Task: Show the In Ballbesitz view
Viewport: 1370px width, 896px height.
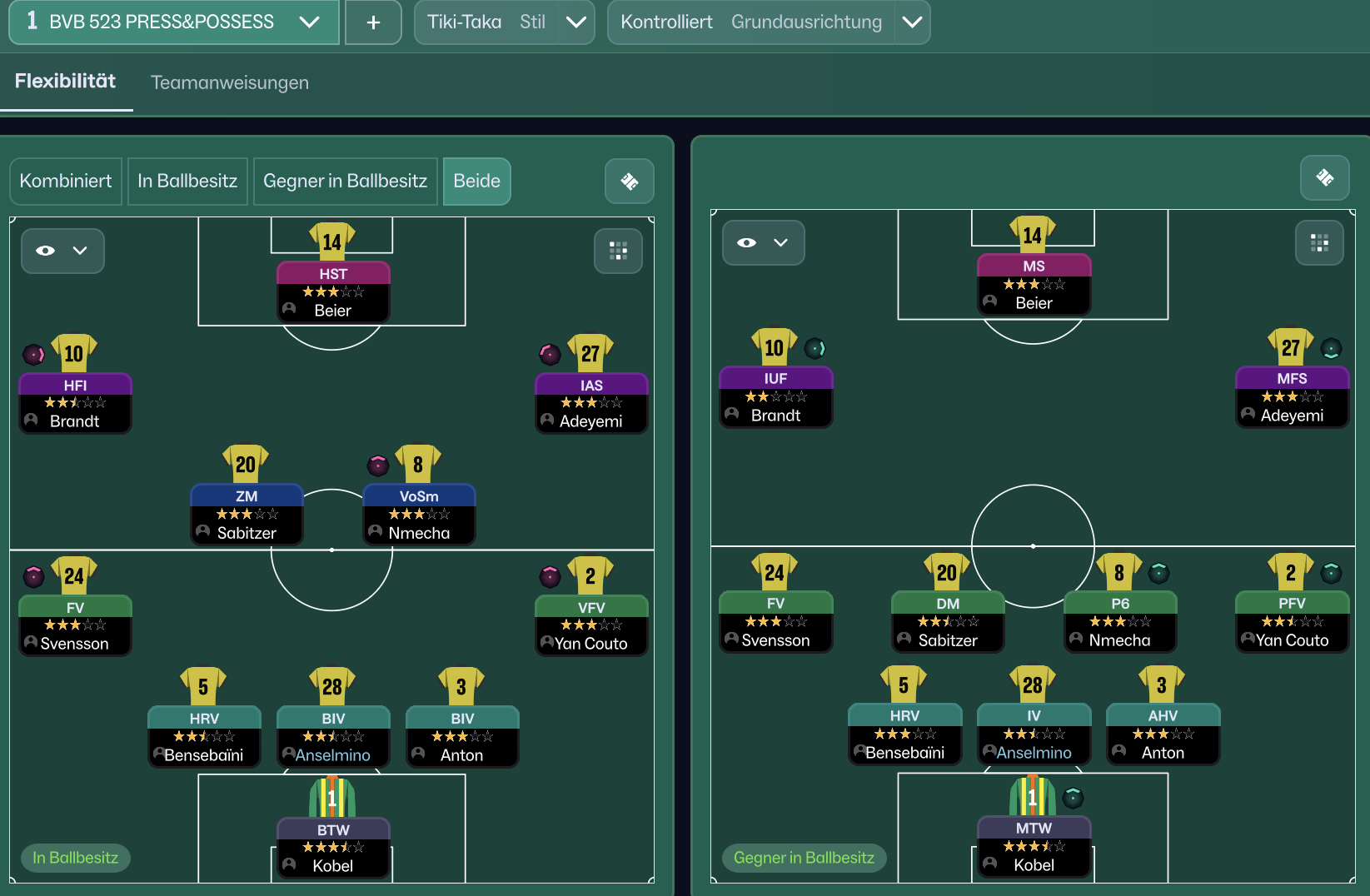Action: pos(187,181)
